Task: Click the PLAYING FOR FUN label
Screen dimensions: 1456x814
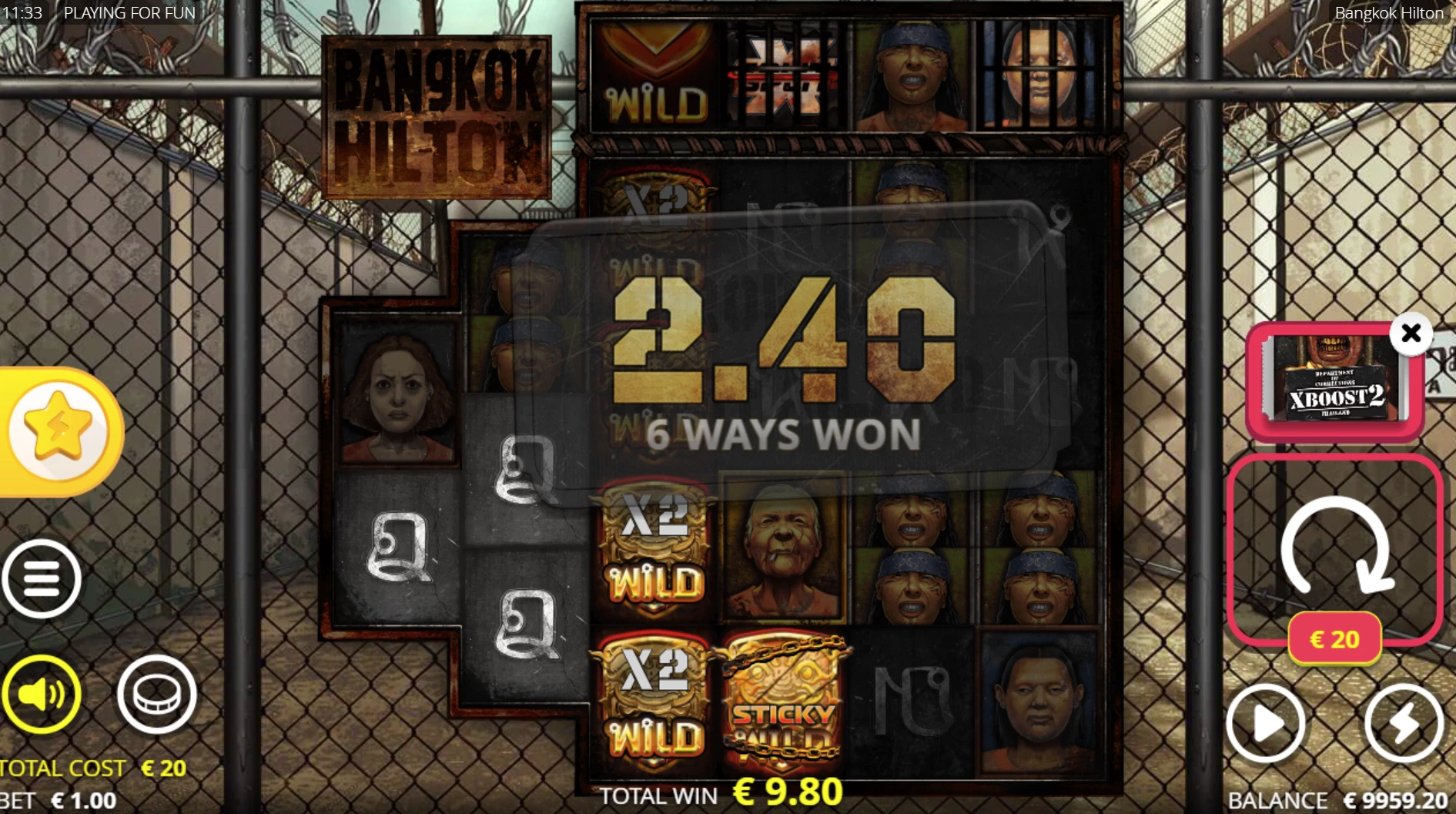Action: (131, 12)
